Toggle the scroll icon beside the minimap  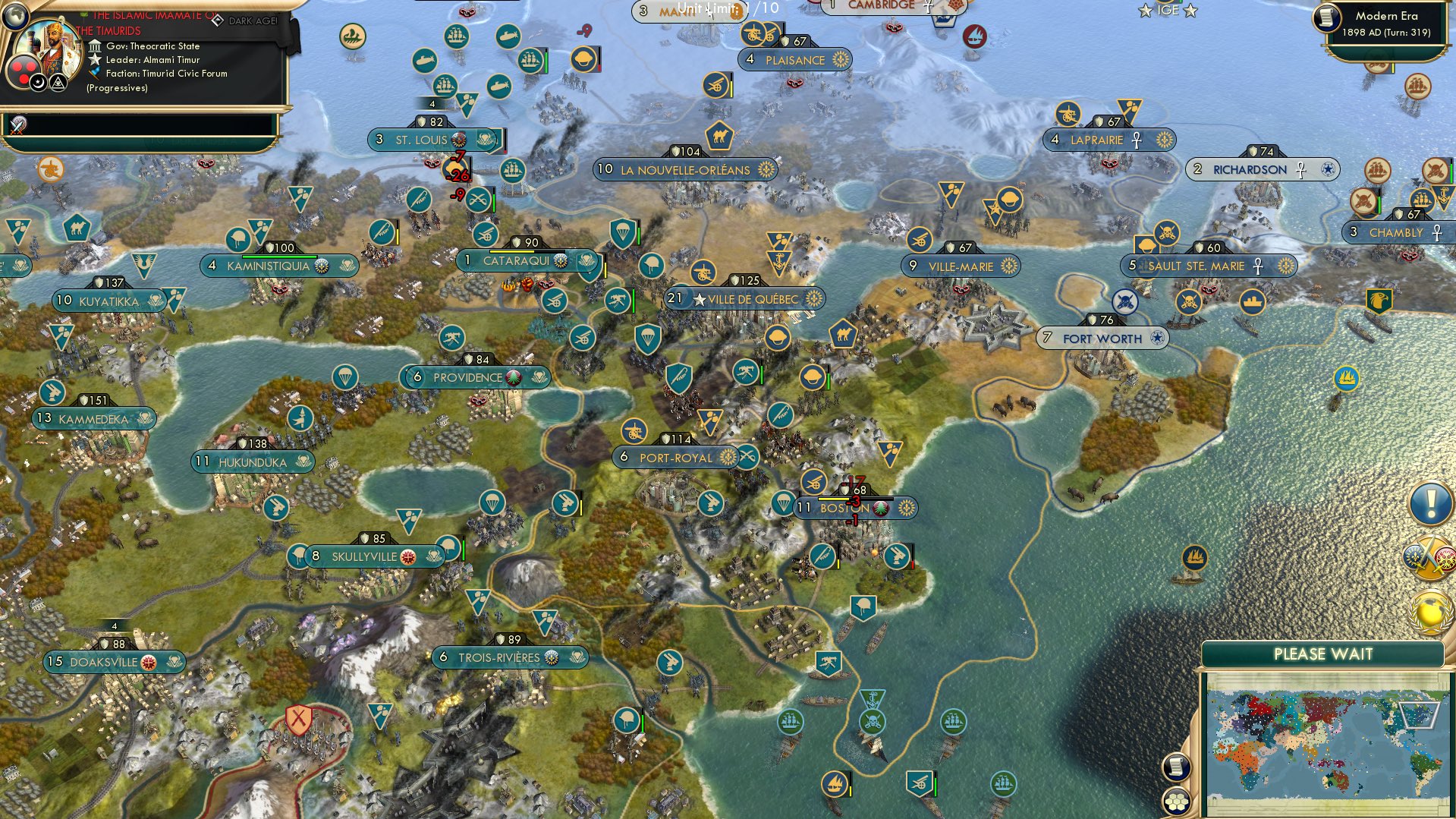coord(1175,767)
